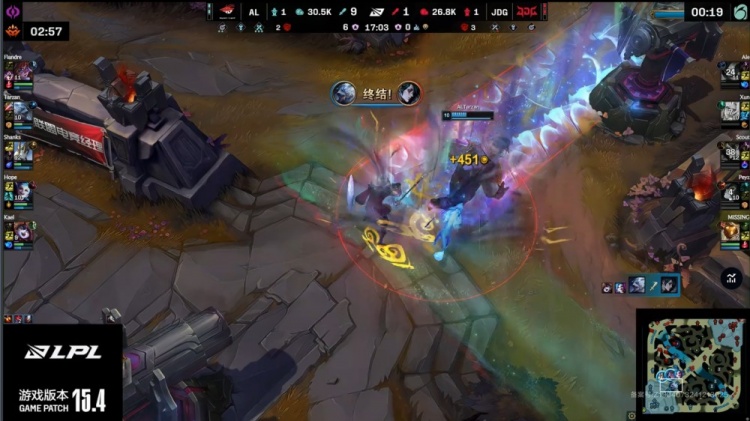This screenshot has width=750, height=421.
Task: Click the JDG team logo on scoreboard
Action: point(527,12)
